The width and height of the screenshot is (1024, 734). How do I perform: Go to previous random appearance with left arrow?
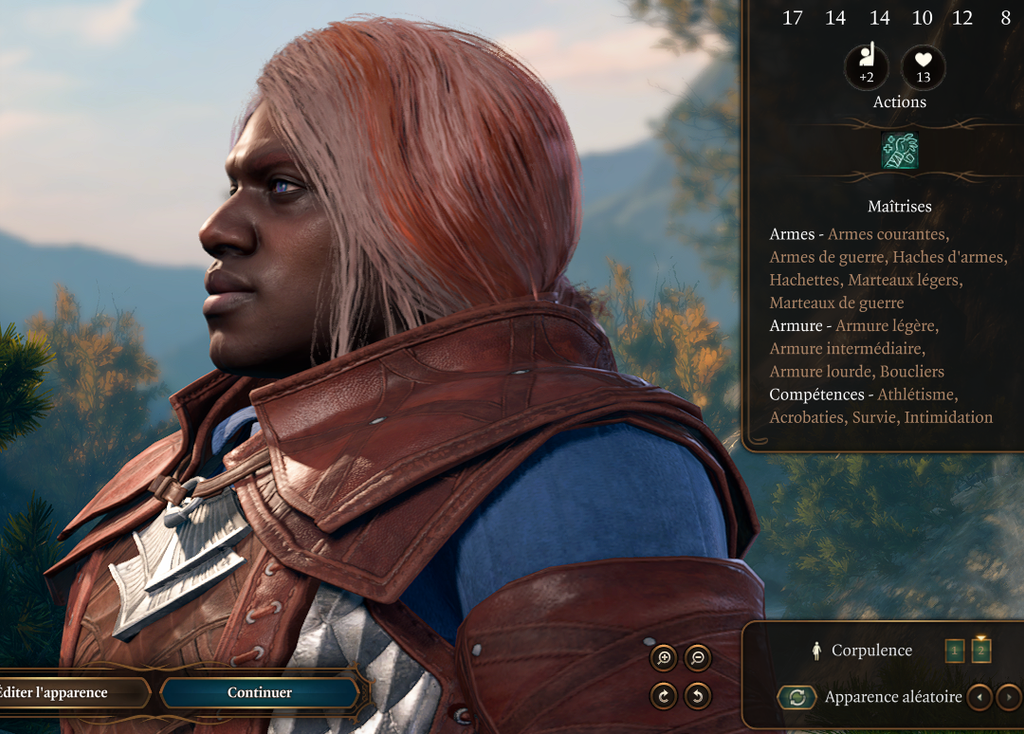click(980, 697)
